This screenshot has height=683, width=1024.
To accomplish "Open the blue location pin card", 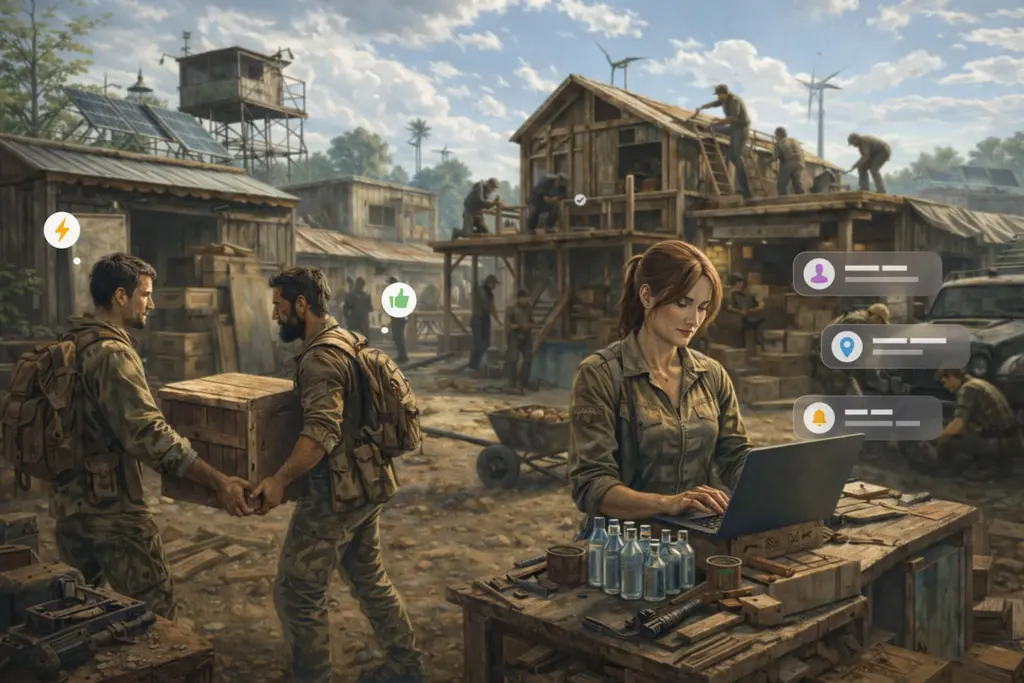I will tap(895, 346).
